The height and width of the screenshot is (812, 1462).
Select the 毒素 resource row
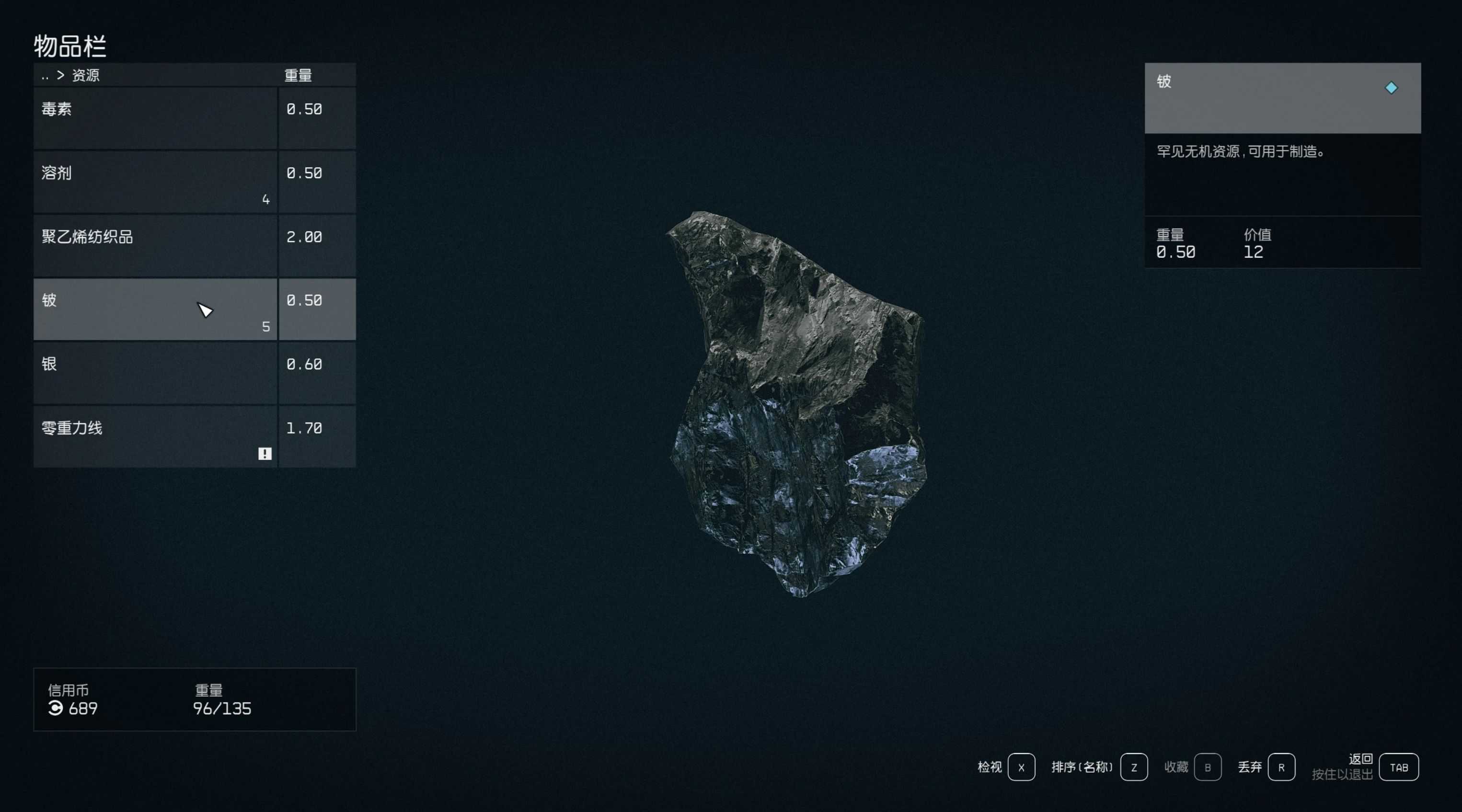click(155, 118)
